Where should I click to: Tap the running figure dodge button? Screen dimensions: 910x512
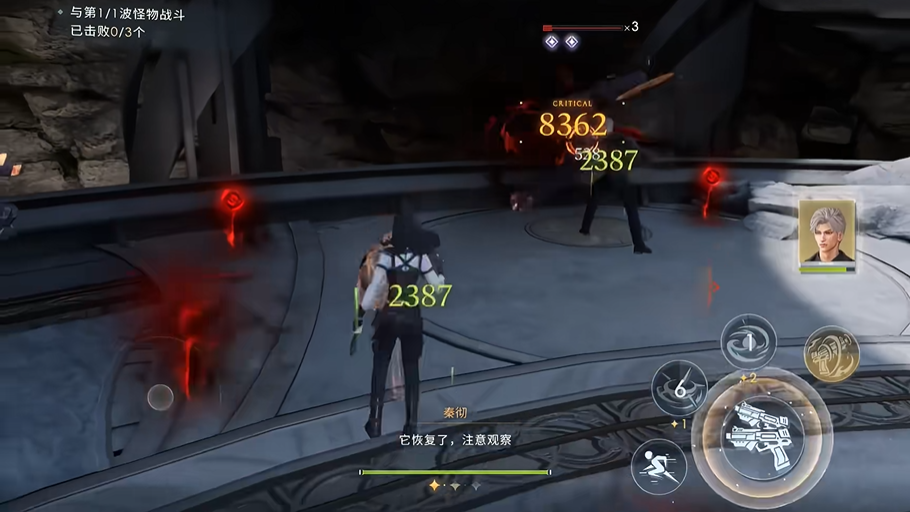point(659,465)
